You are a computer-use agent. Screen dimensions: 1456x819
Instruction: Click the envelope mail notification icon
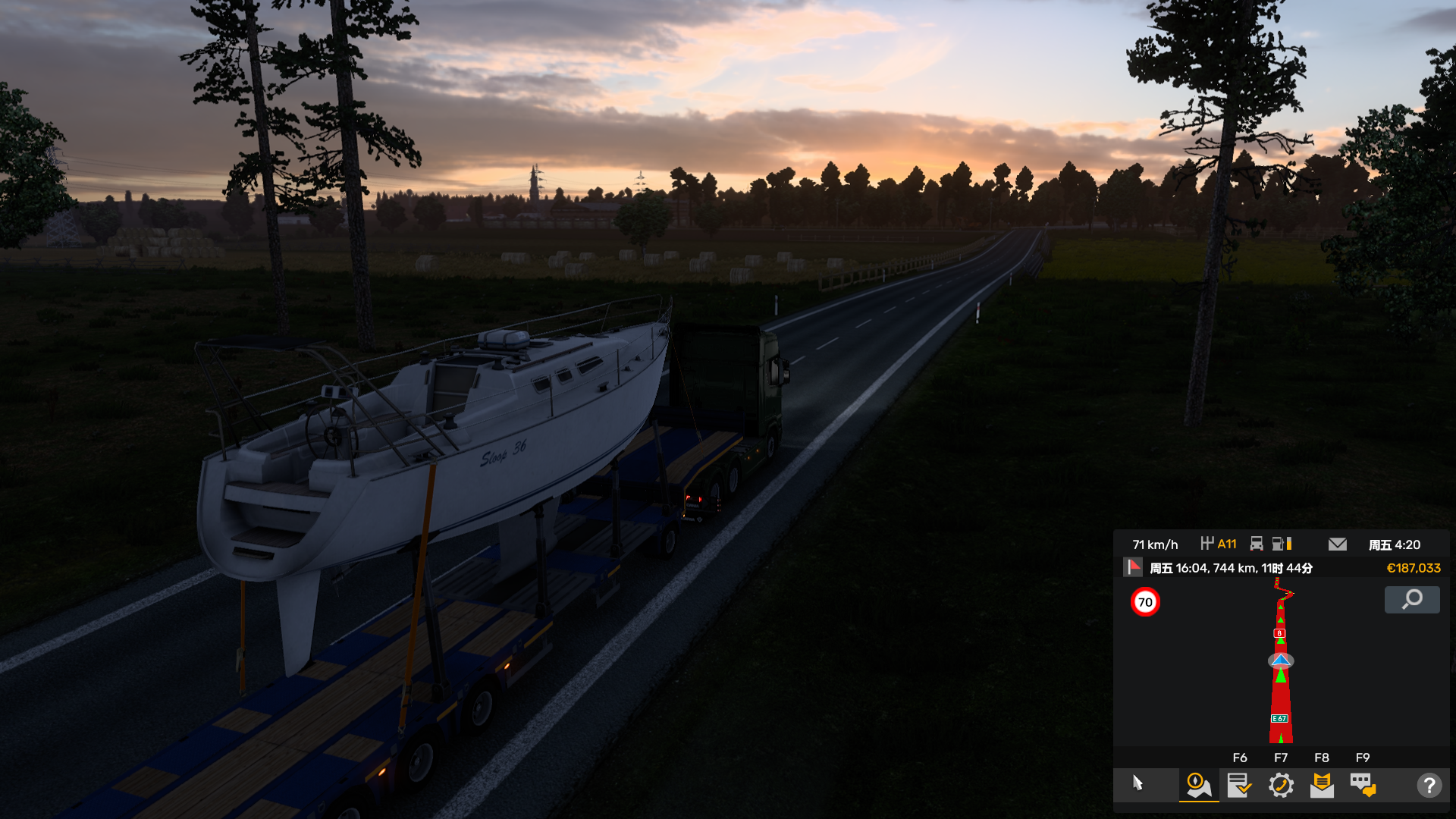tap(1338, 544)
